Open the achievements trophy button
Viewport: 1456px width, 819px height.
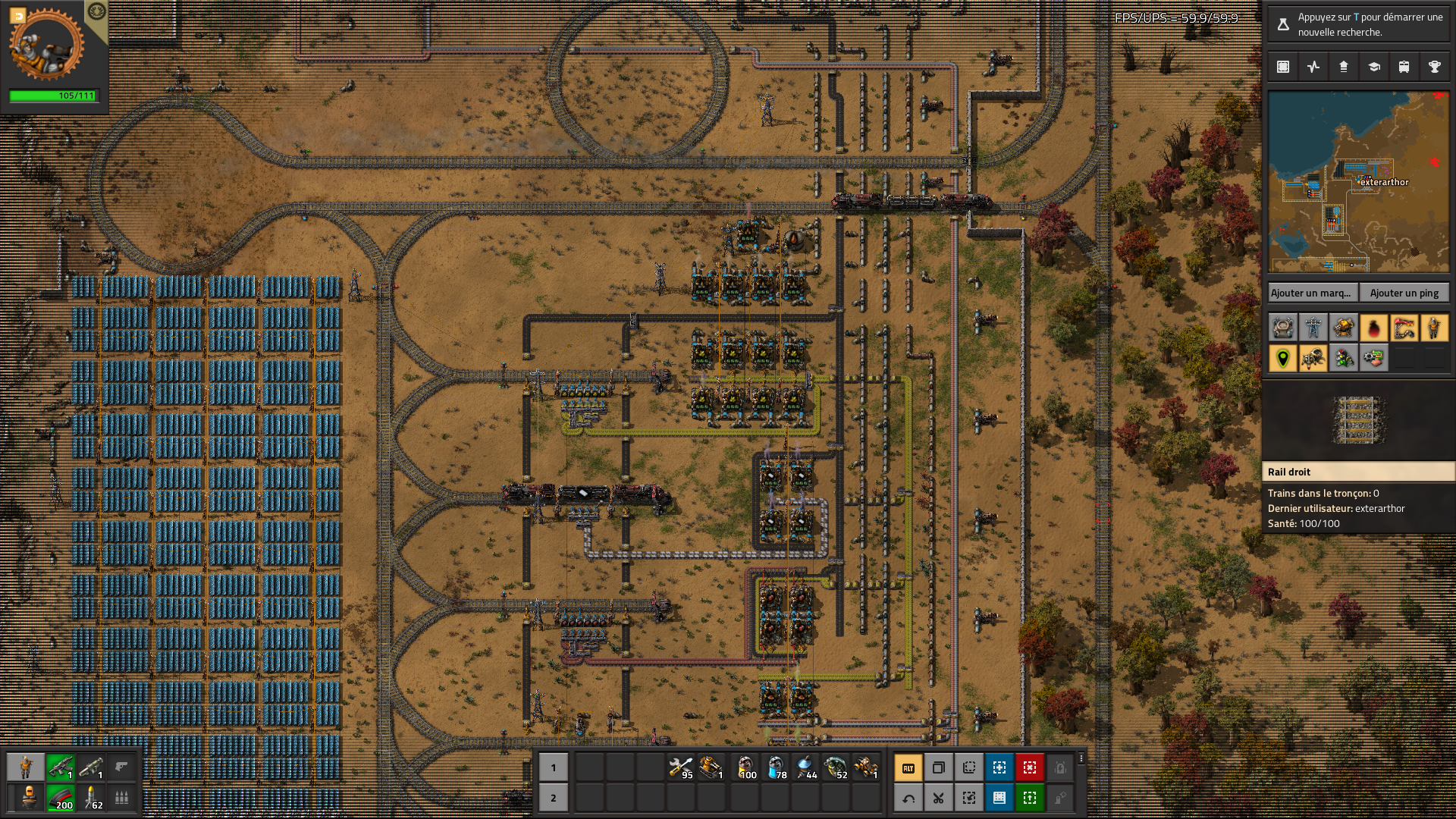[1434, 67]
